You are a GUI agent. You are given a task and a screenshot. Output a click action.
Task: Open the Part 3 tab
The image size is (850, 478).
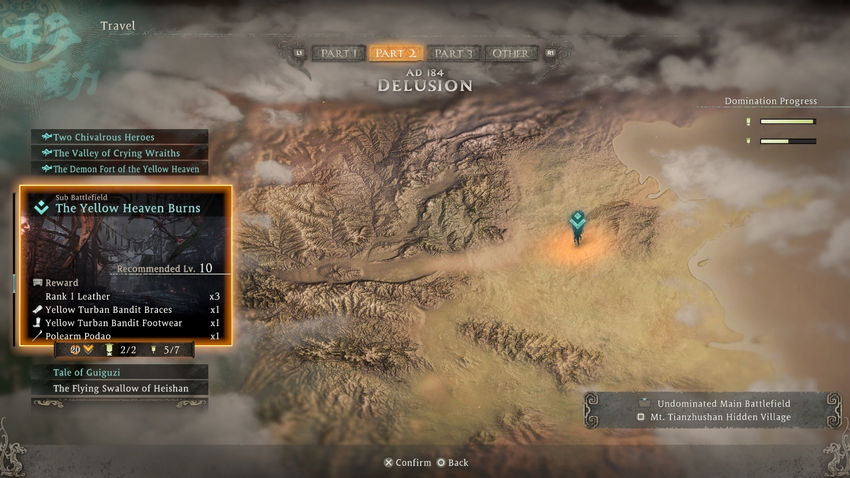point(453,53)
